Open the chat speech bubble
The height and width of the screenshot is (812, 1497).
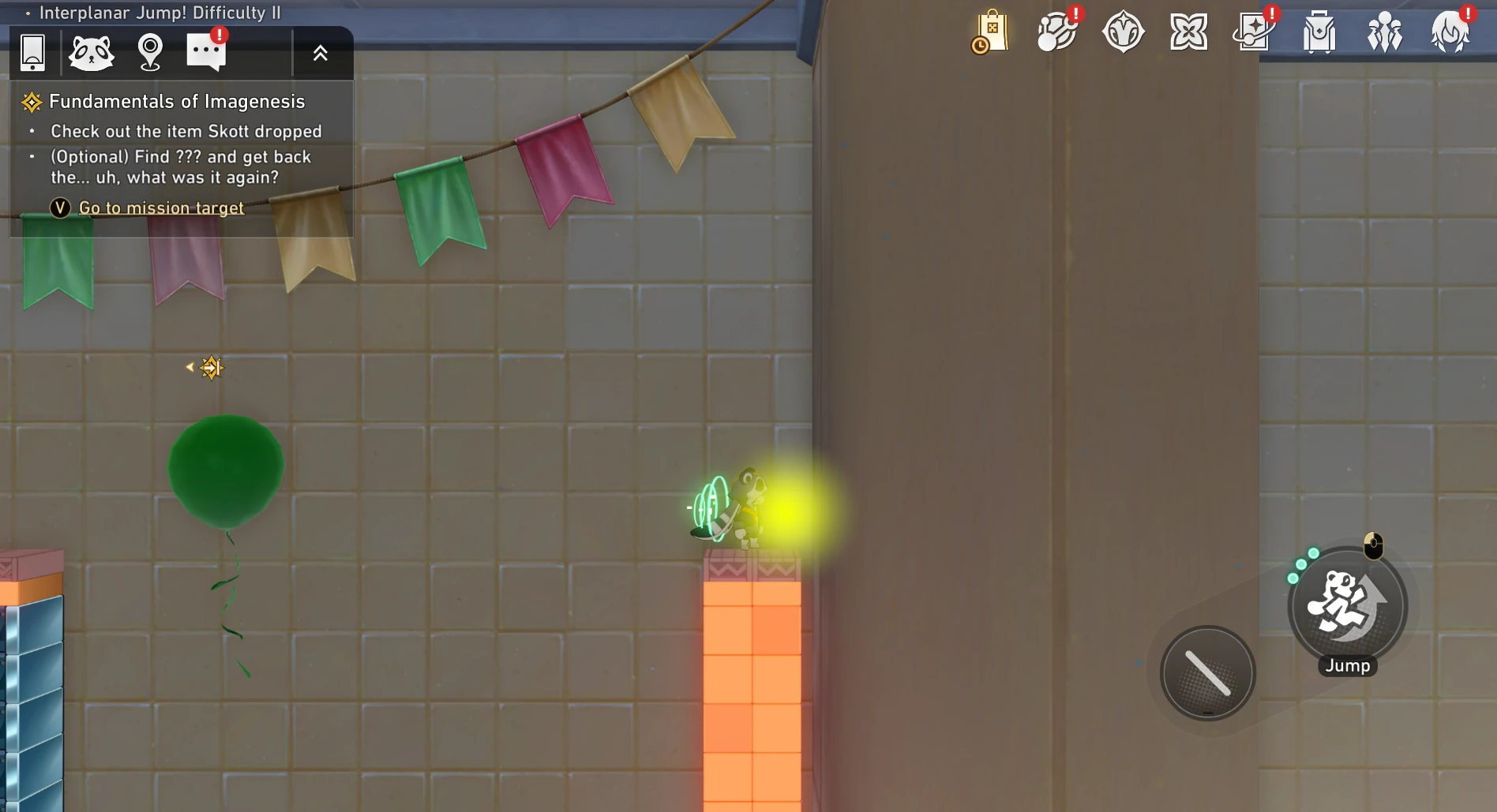(205, 53)
